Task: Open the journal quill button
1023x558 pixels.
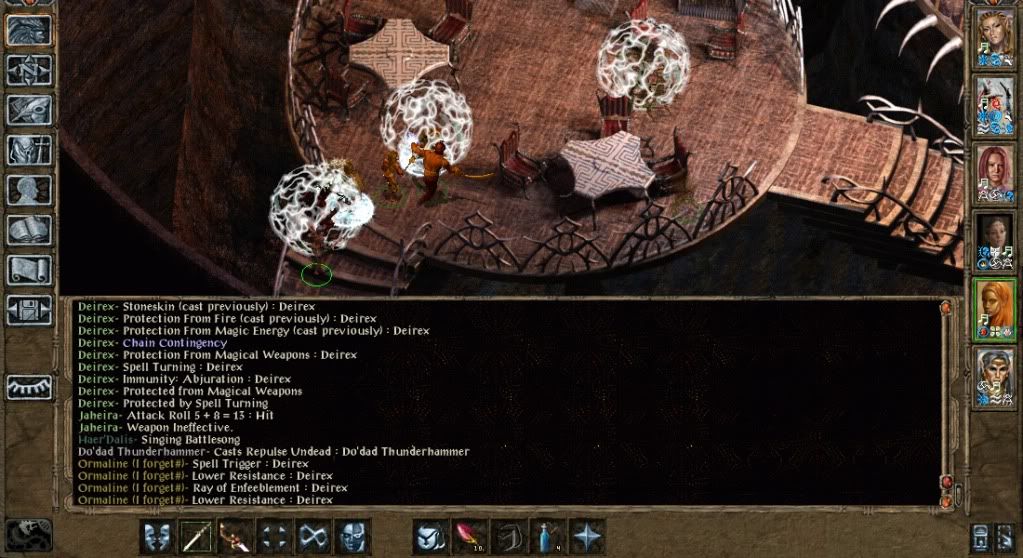Action: point(29,109)
